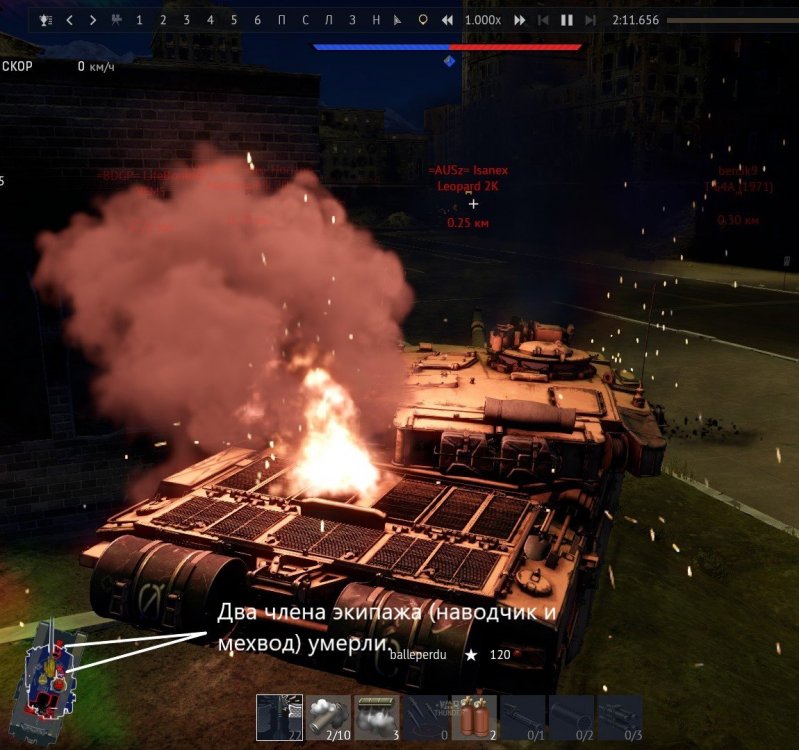
Task: Select the main shell ammo slot
Action: [279, 717]
